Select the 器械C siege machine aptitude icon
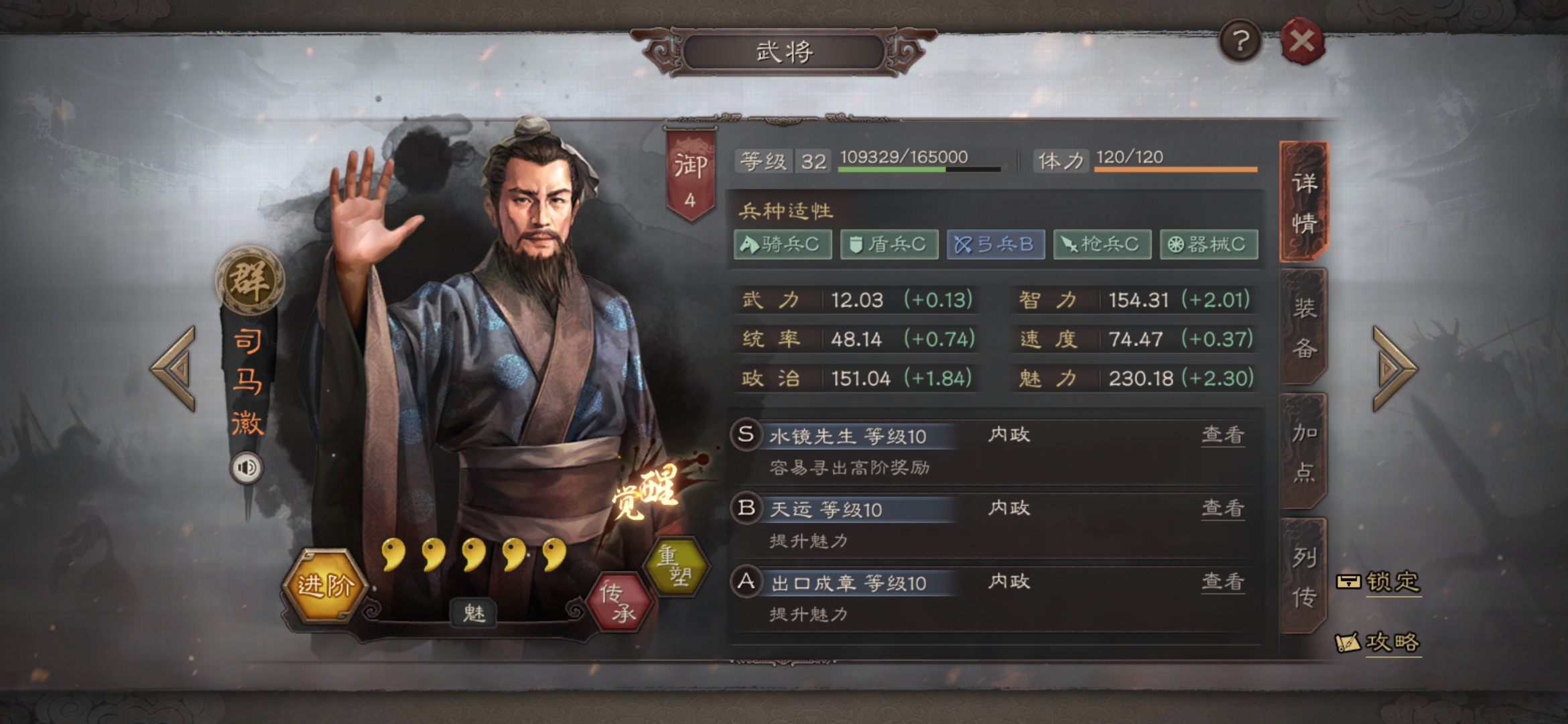Viewport: 1568px width, 724px height. coord(1208,244)
